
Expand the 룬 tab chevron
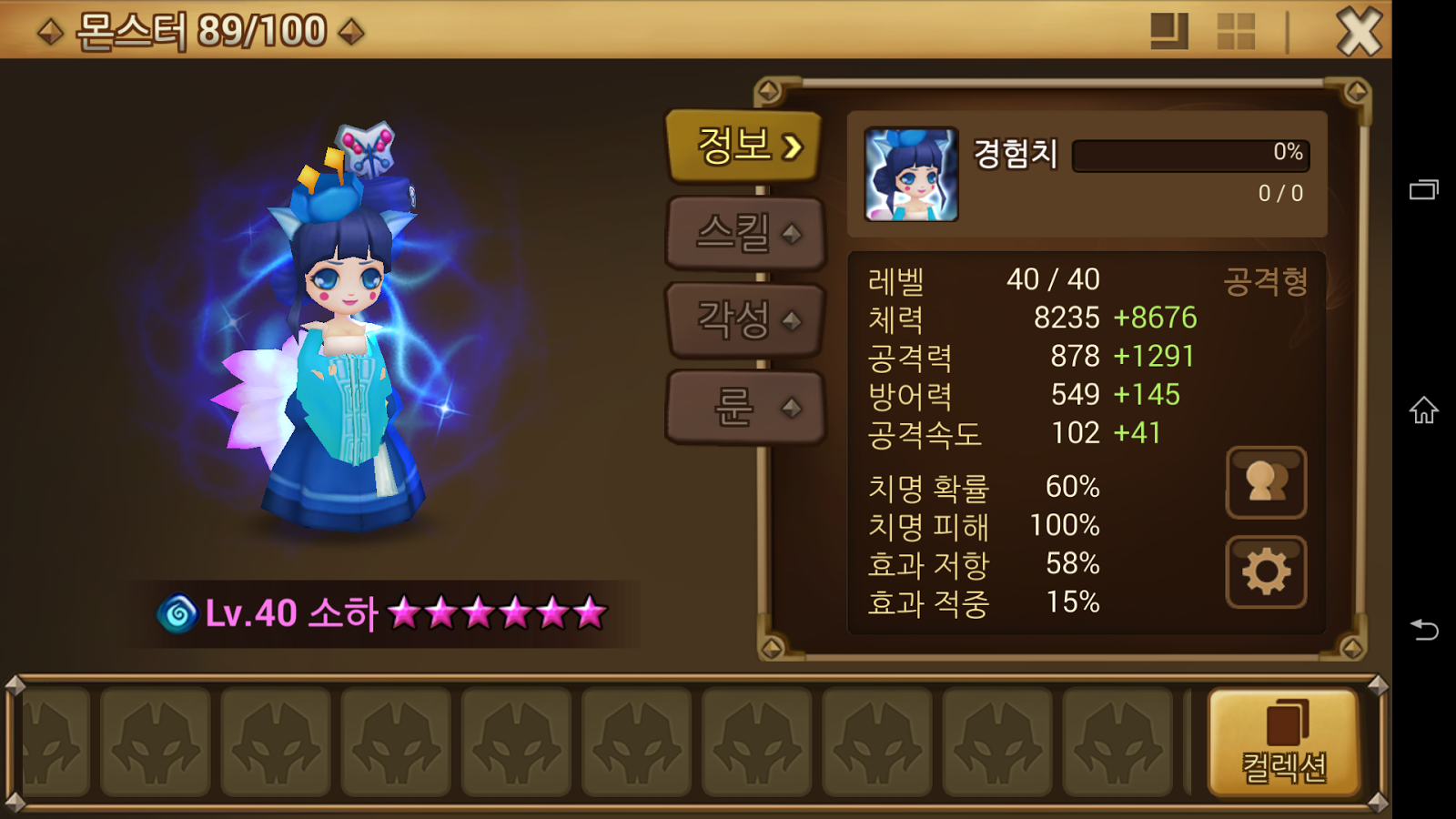[x=793, y=407]
